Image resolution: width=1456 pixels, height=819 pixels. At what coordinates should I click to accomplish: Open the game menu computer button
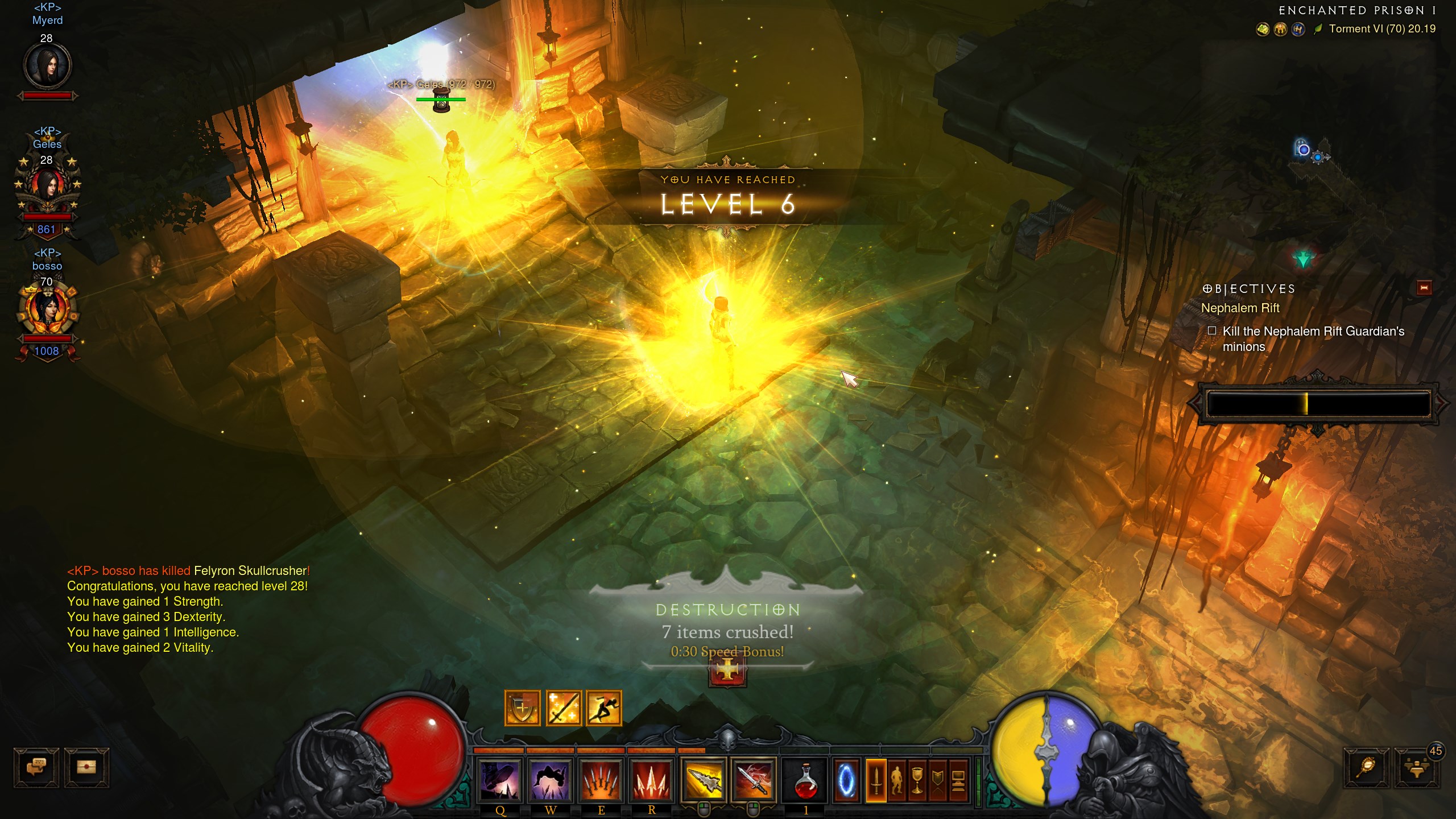tap(958, 780)
